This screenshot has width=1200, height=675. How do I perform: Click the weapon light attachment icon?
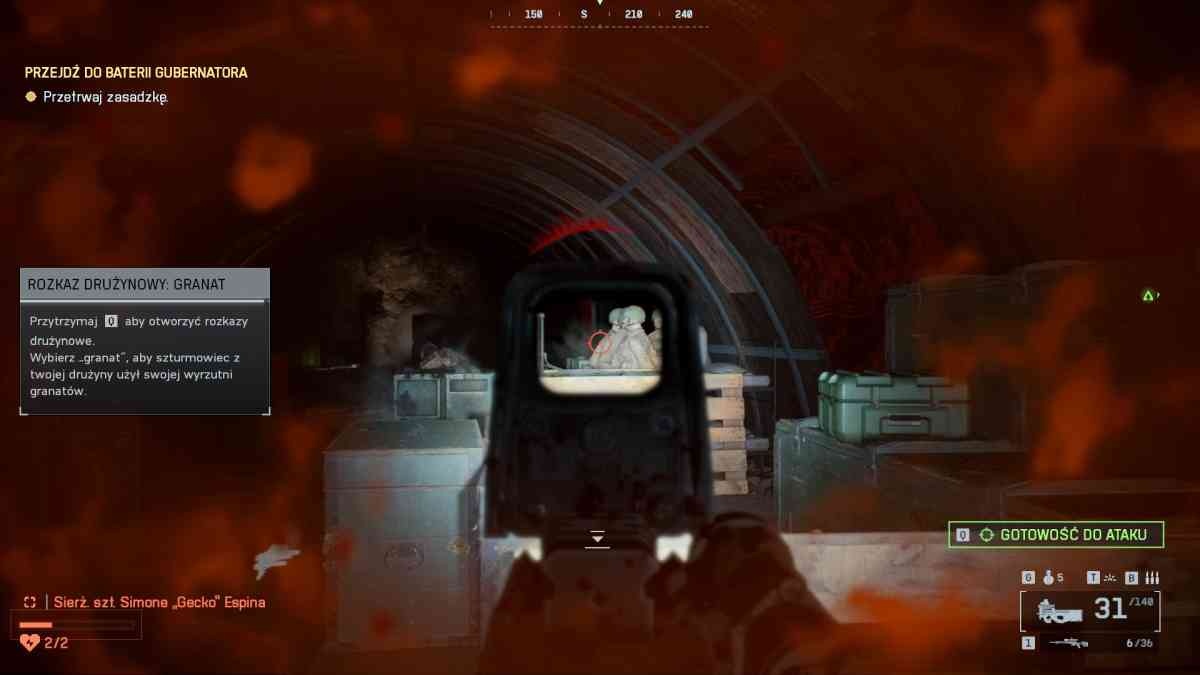coord(1110,578)
